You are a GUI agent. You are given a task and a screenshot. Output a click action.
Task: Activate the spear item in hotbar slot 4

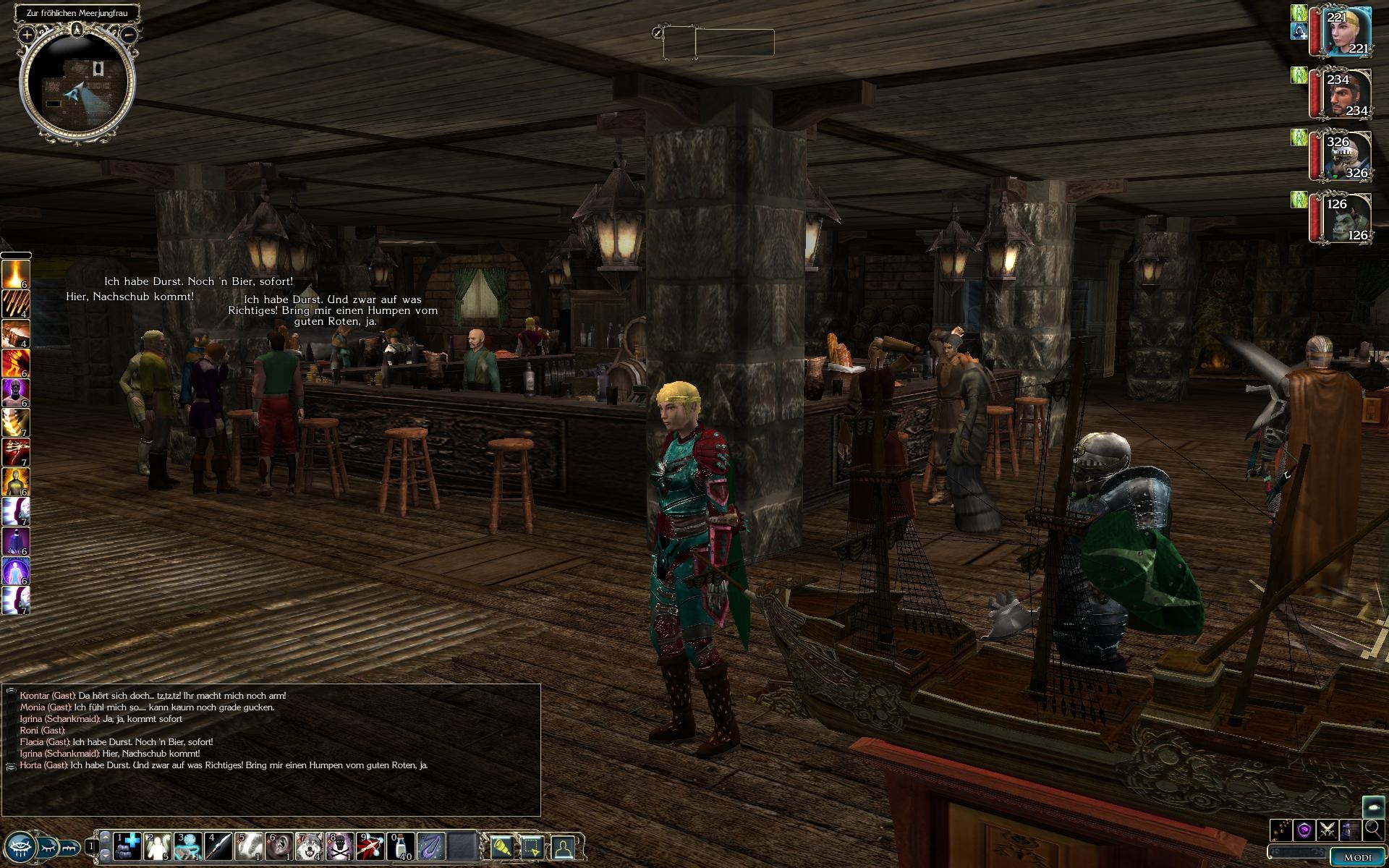pyautogui.click(x=218, y=846)
